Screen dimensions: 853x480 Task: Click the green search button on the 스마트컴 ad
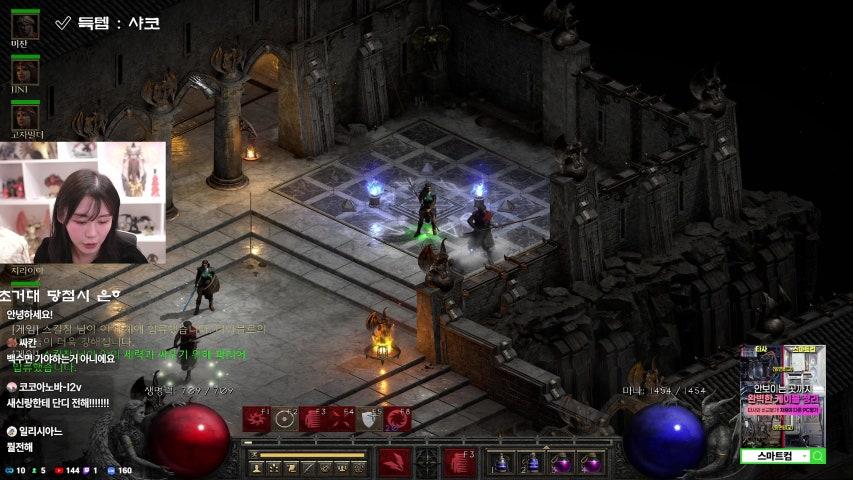tap(817, 457)
